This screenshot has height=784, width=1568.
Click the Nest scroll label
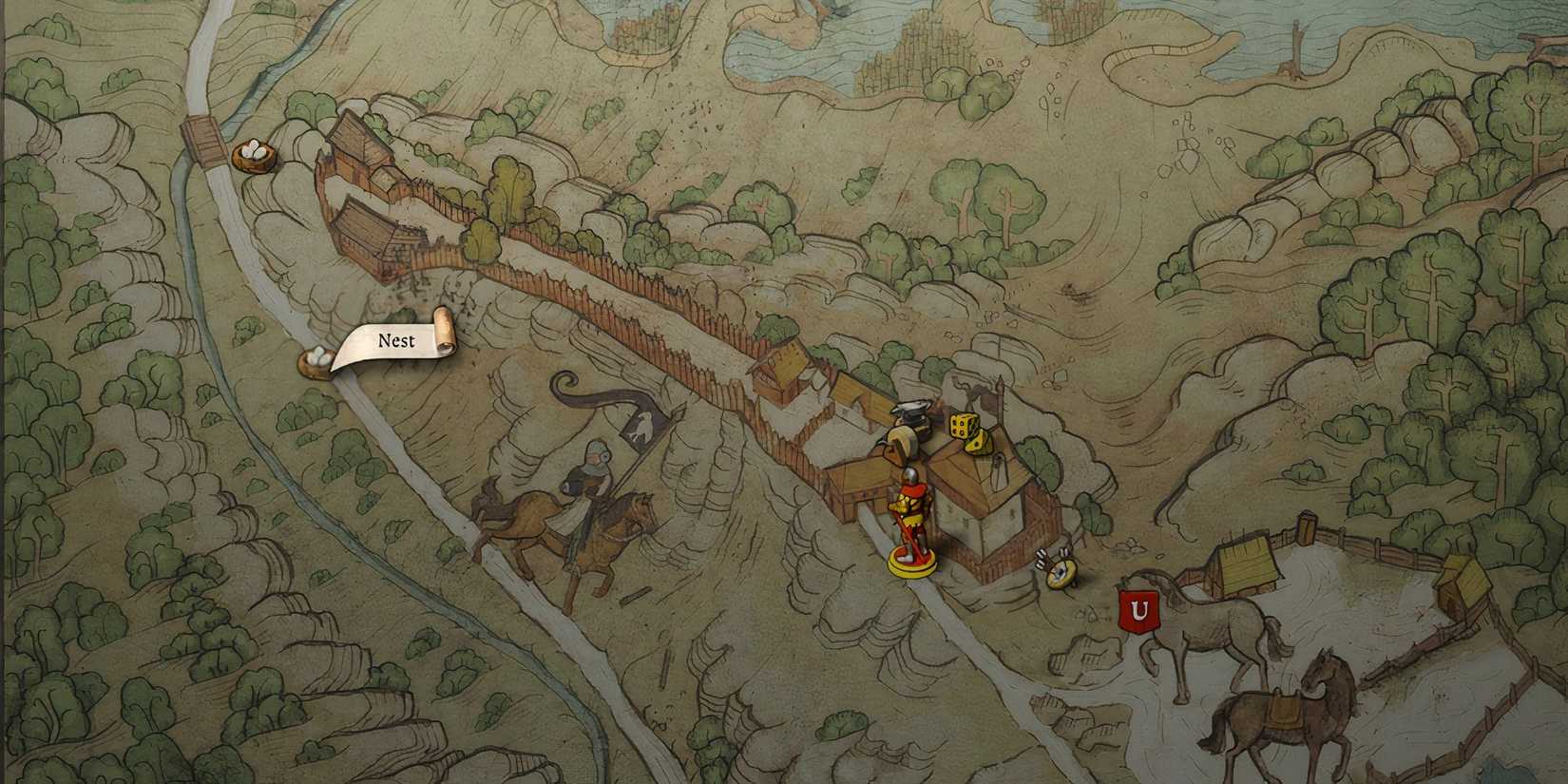[396, 340]
